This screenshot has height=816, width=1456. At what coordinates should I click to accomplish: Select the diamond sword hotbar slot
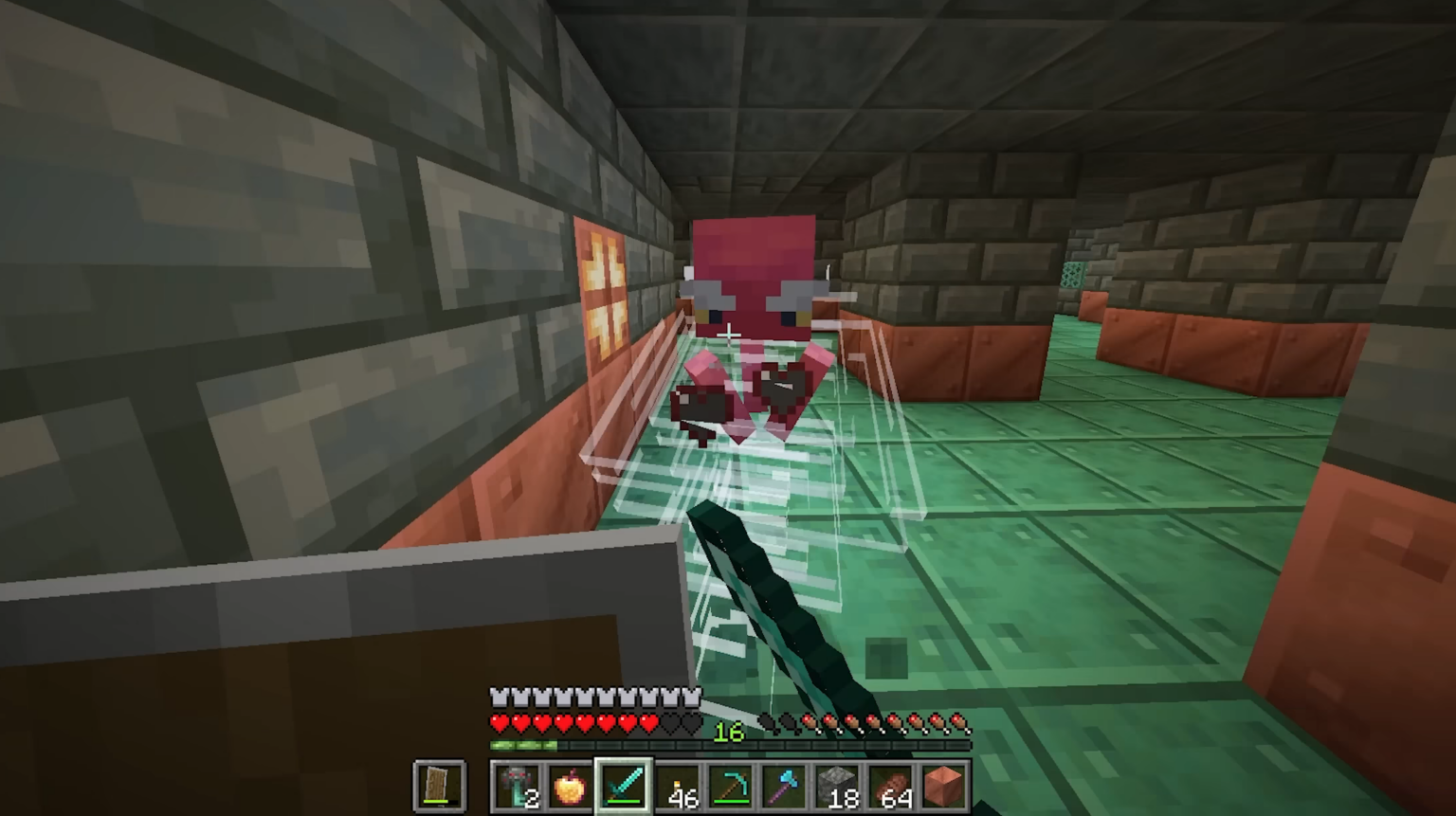(623, 787)
